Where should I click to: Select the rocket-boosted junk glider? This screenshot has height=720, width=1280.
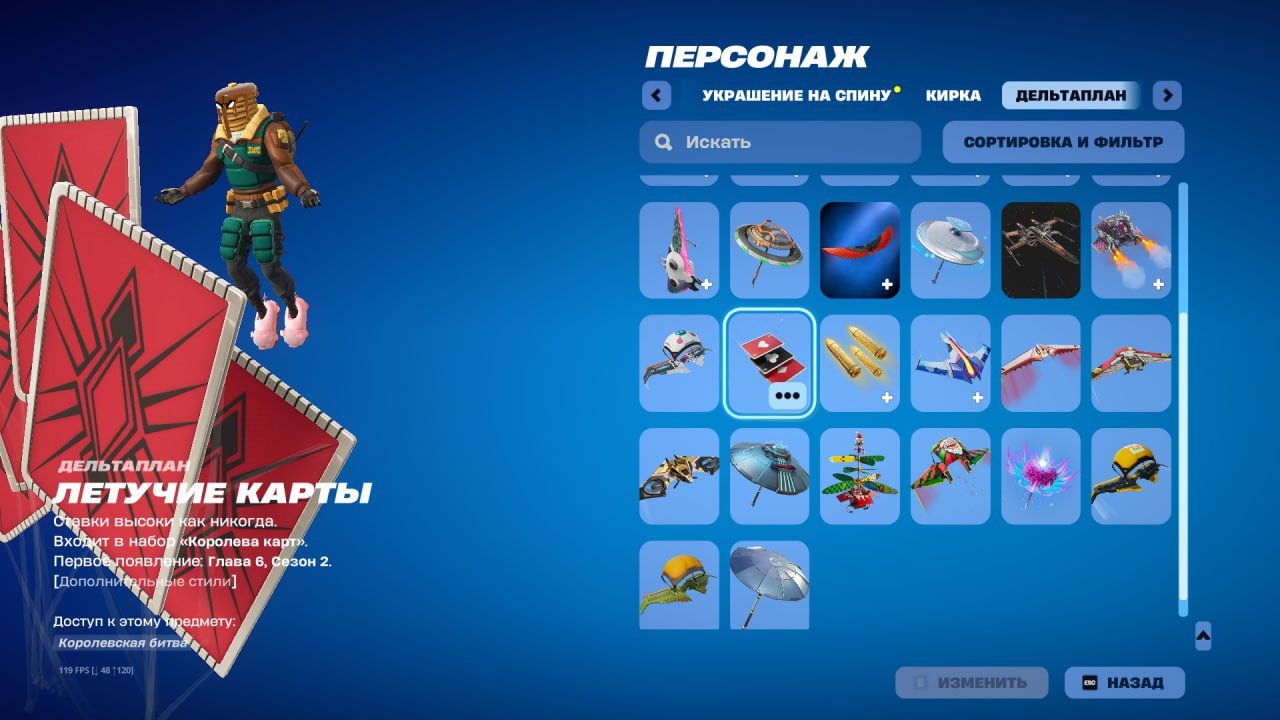[x=1130, y=250]
